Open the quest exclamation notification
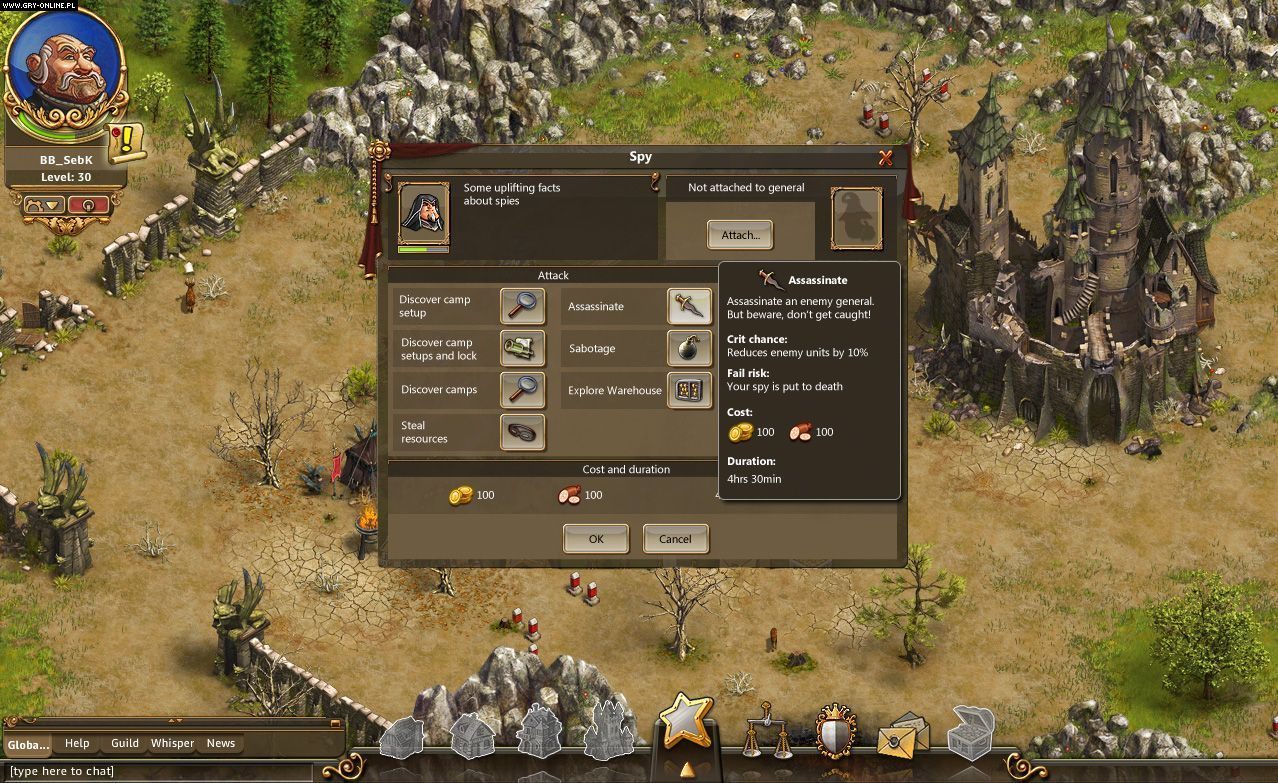 point(127,143)
